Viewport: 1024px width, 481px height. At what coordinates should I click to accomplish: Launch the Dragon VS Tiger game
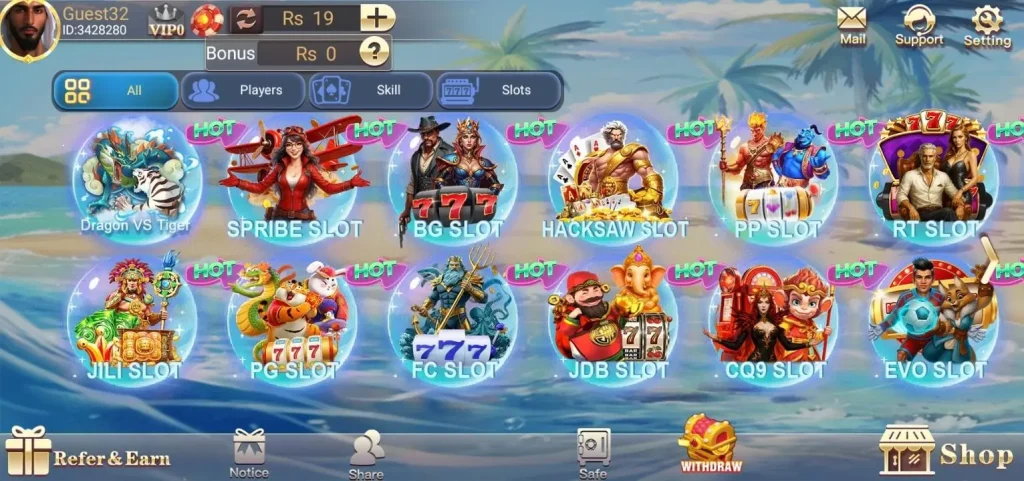pyautogui.click(x=134, y=180)
